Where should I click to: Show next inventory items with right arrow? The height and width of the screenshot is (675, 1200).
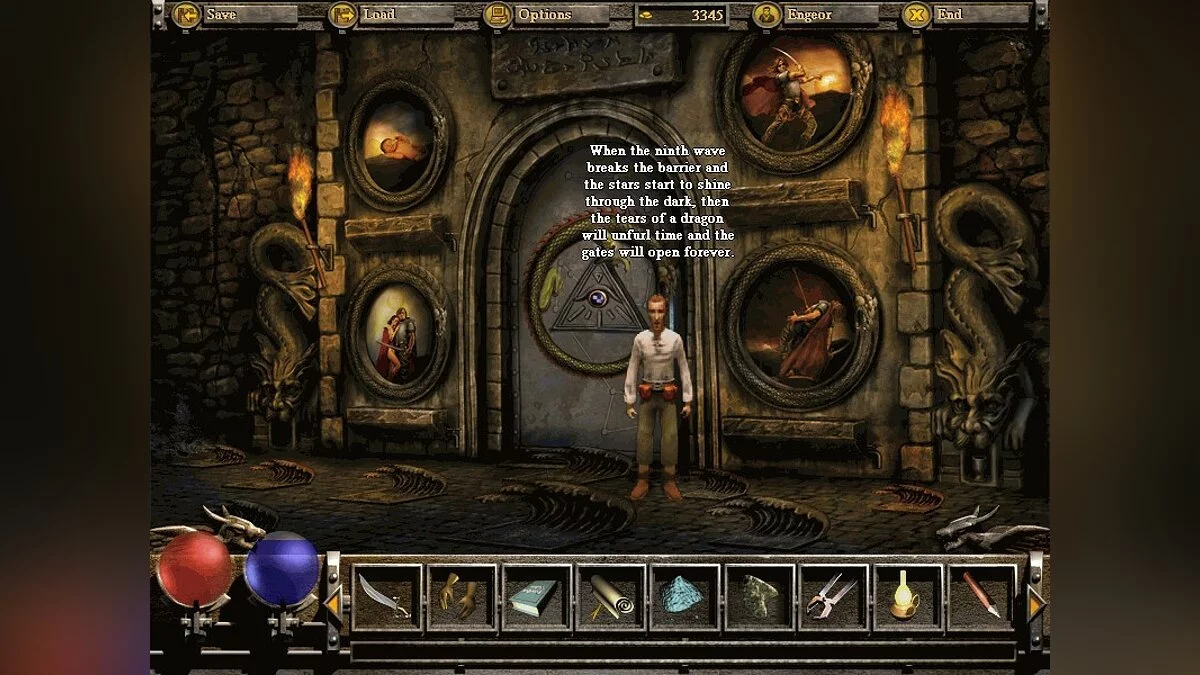1035,603
